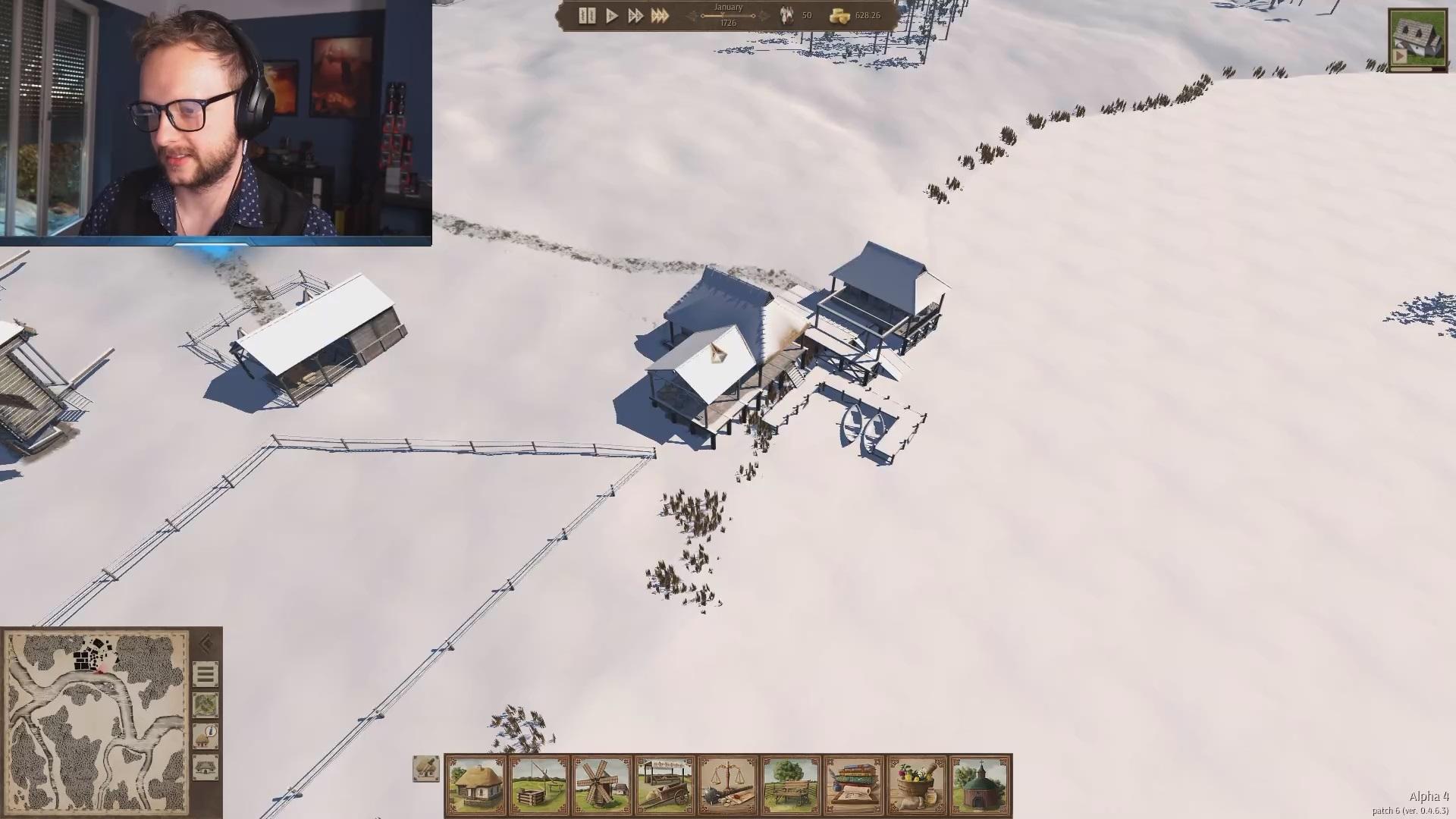Set game speed to triple fast-forward
Viewport: 1456px width, 819px height.
click(660, 16)
